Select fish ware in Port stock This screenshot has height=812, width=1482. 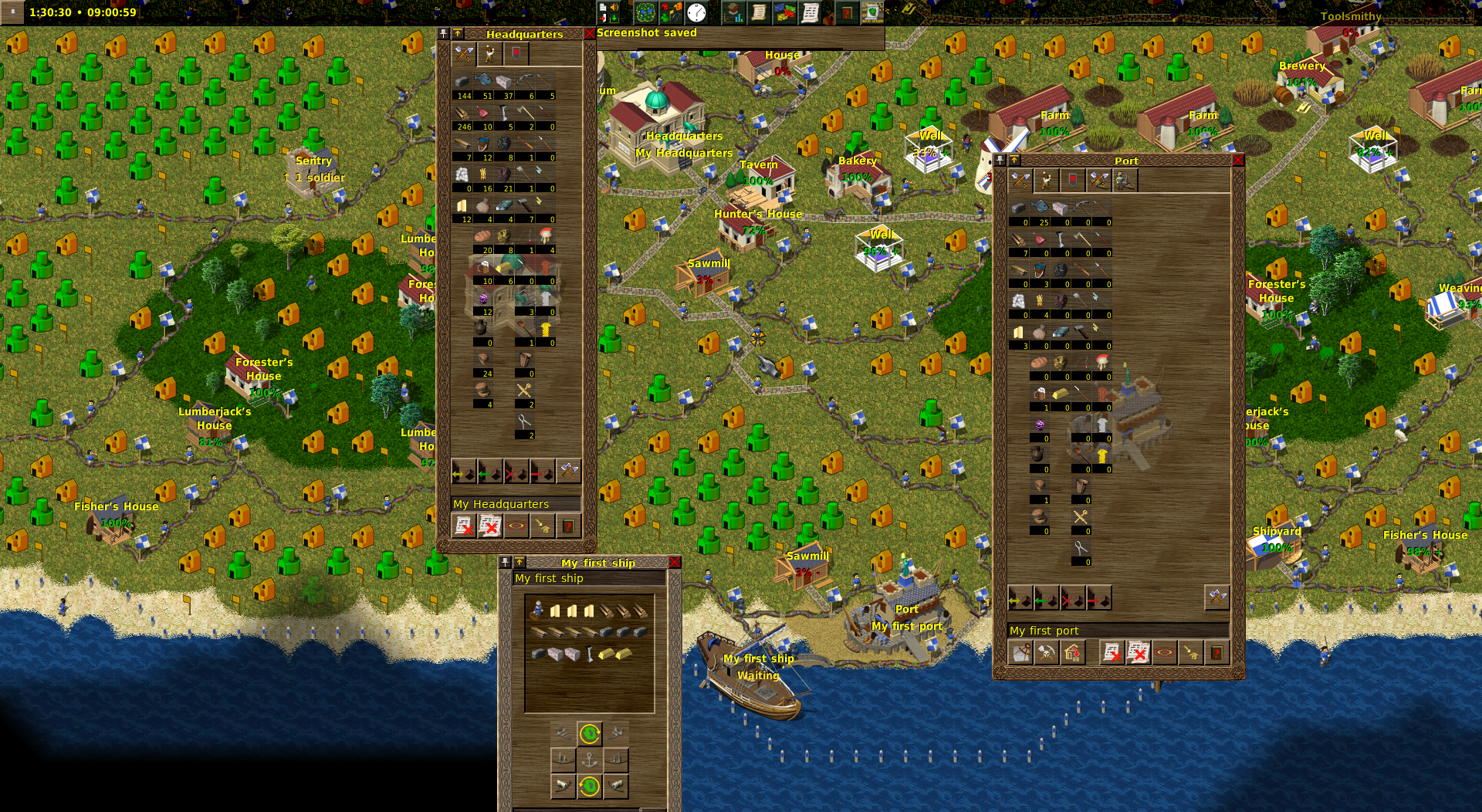coord(1039,208)
